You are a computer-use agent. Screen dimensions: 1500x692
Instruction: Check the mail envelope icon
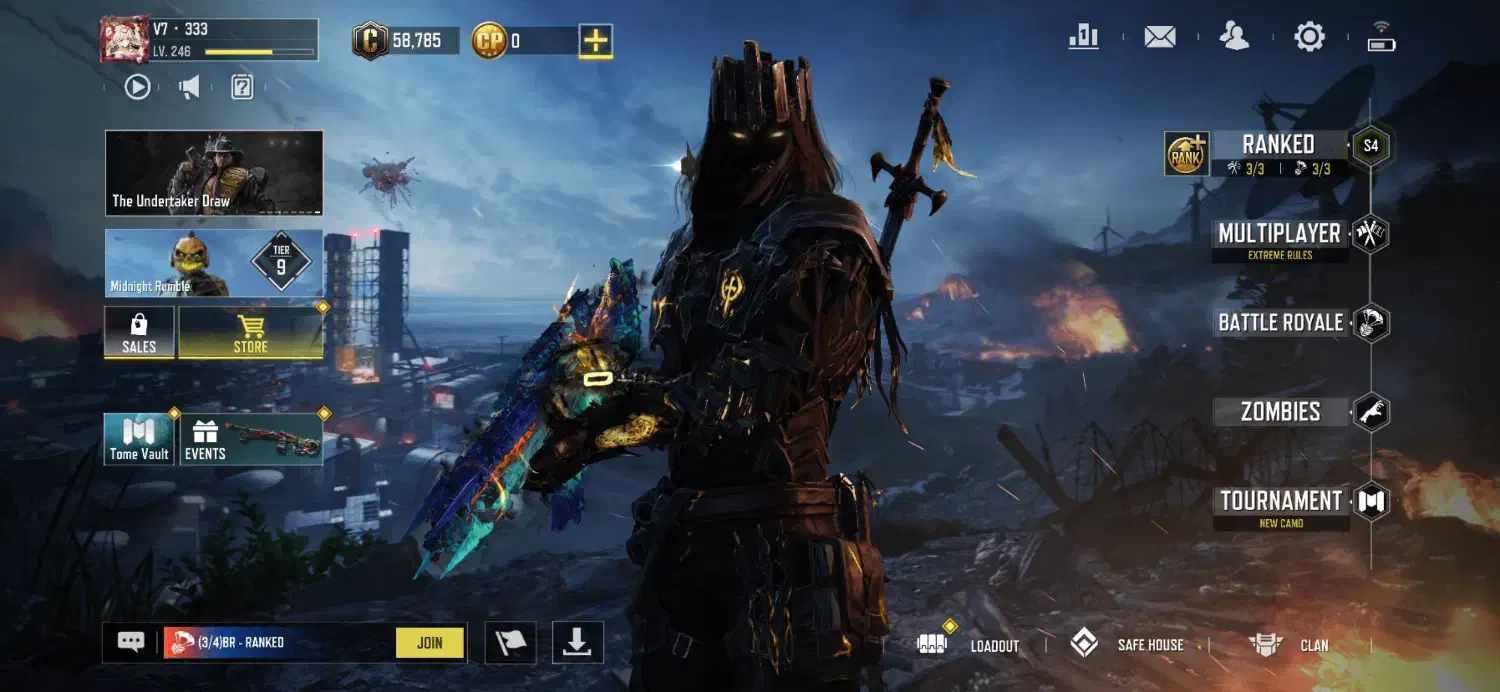click(1159, 37)
